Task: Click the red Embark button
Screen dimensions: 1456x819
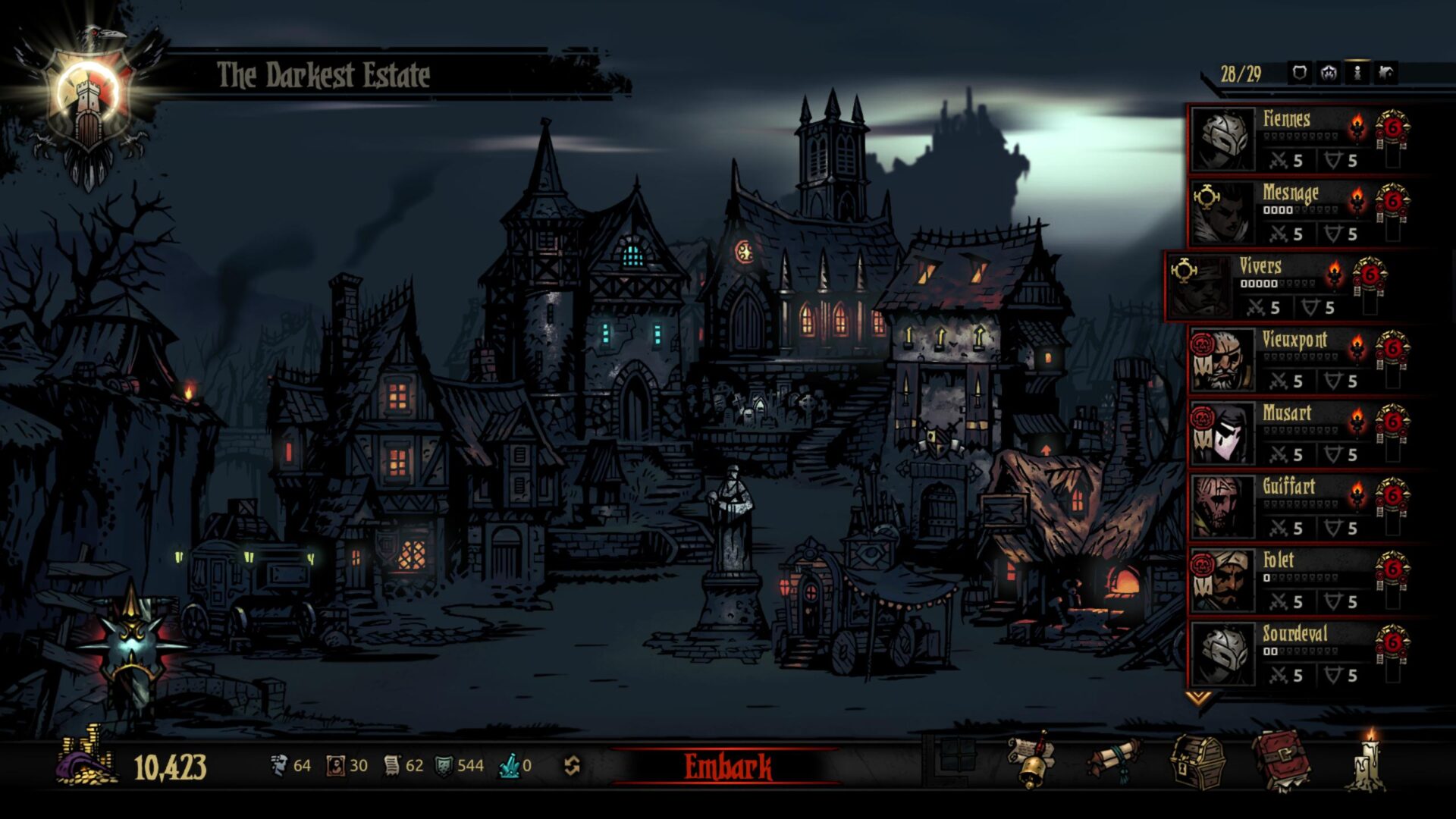Action: pos(727,767)
